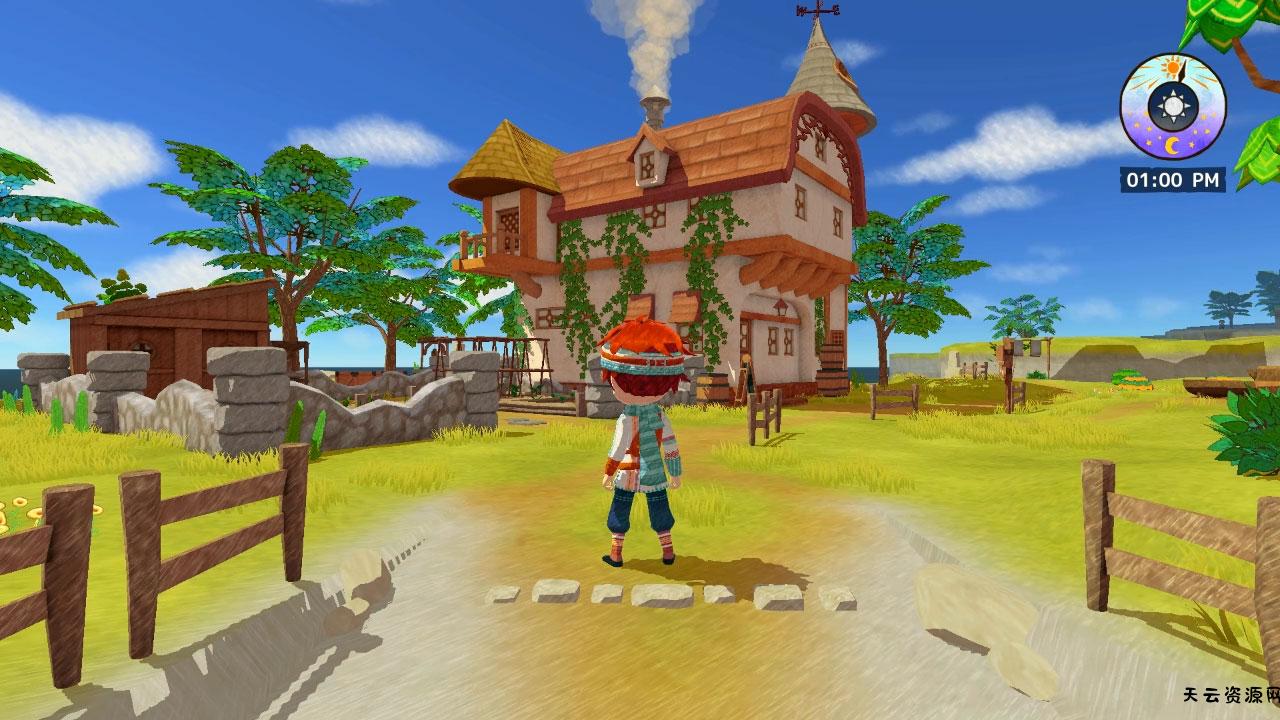This screenshot has height=720, width=1280.
Task: Click the moon icon on the clock wheel
Action: click(x=1172, y=143)
